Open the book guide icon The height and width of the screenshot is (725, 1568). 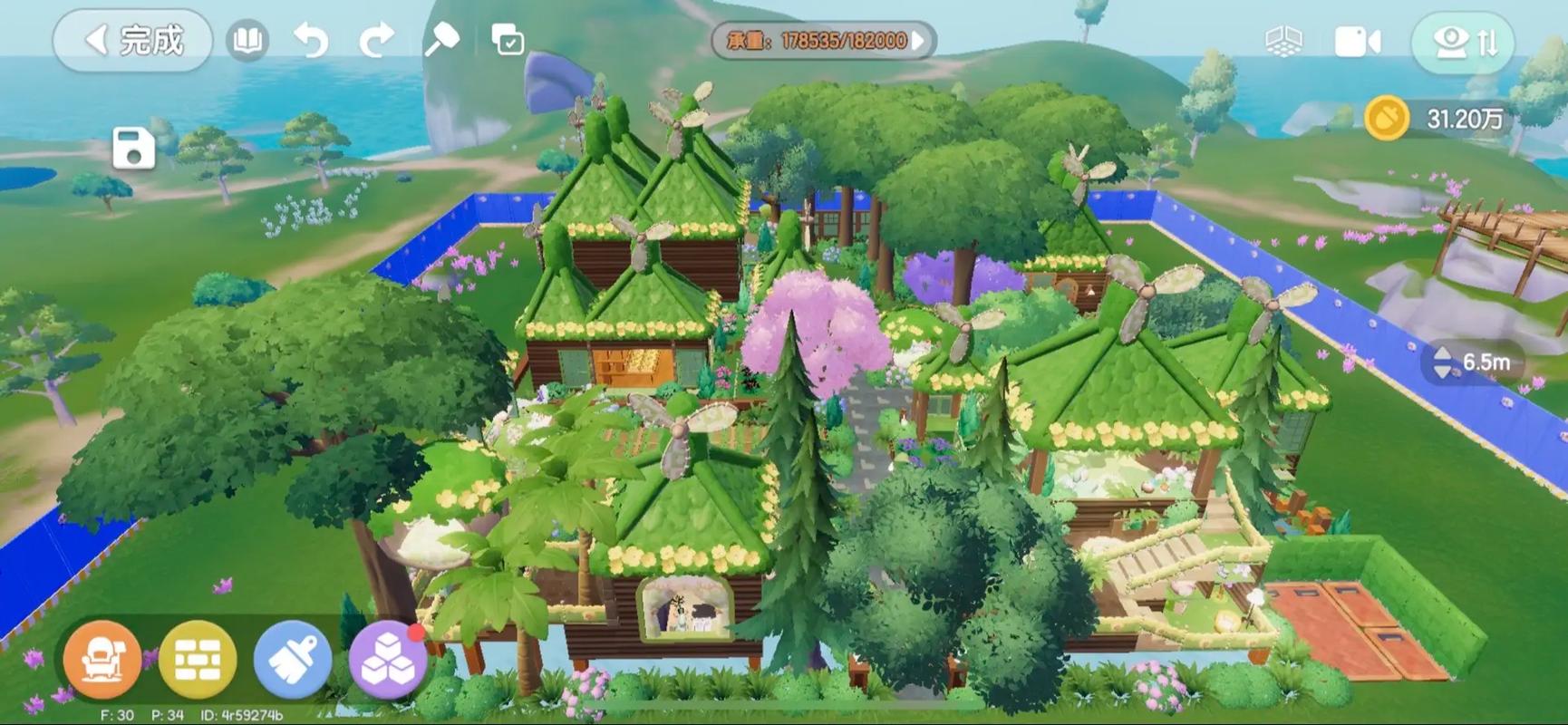247,41
